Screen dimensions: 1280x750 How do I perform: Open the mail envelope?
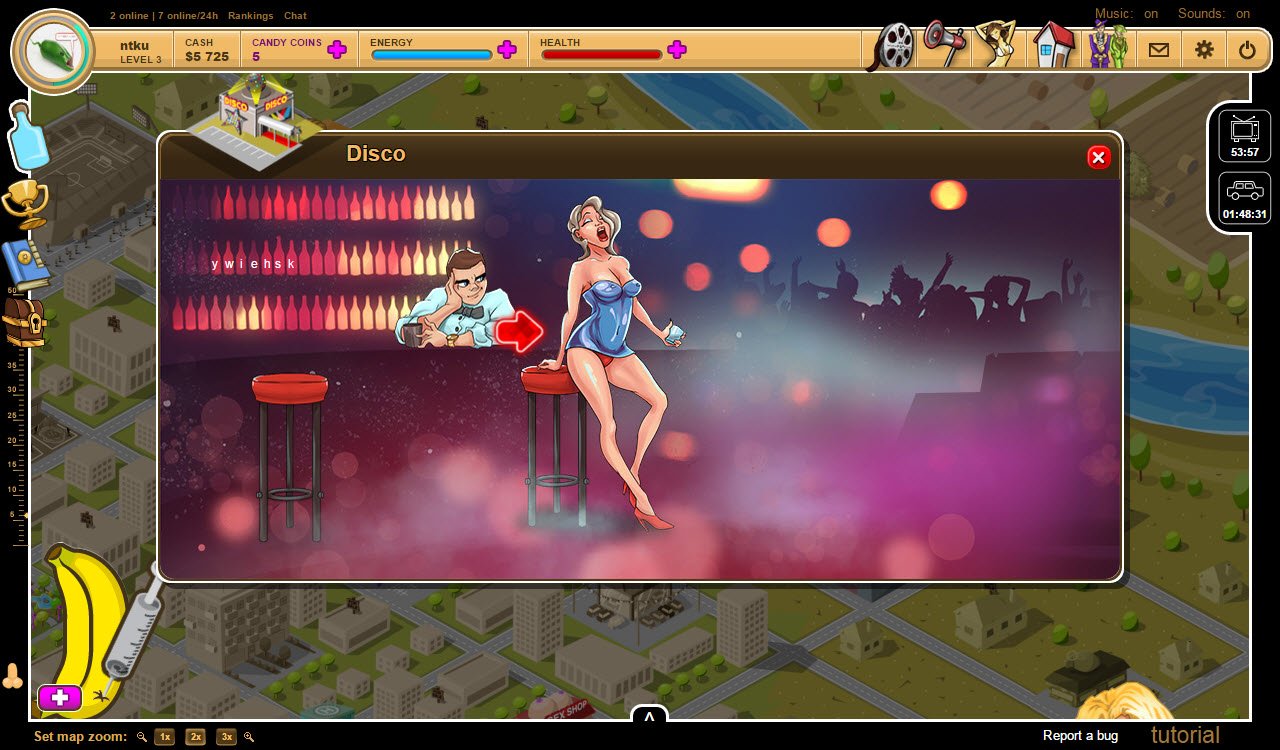[x=1158, y=48]
